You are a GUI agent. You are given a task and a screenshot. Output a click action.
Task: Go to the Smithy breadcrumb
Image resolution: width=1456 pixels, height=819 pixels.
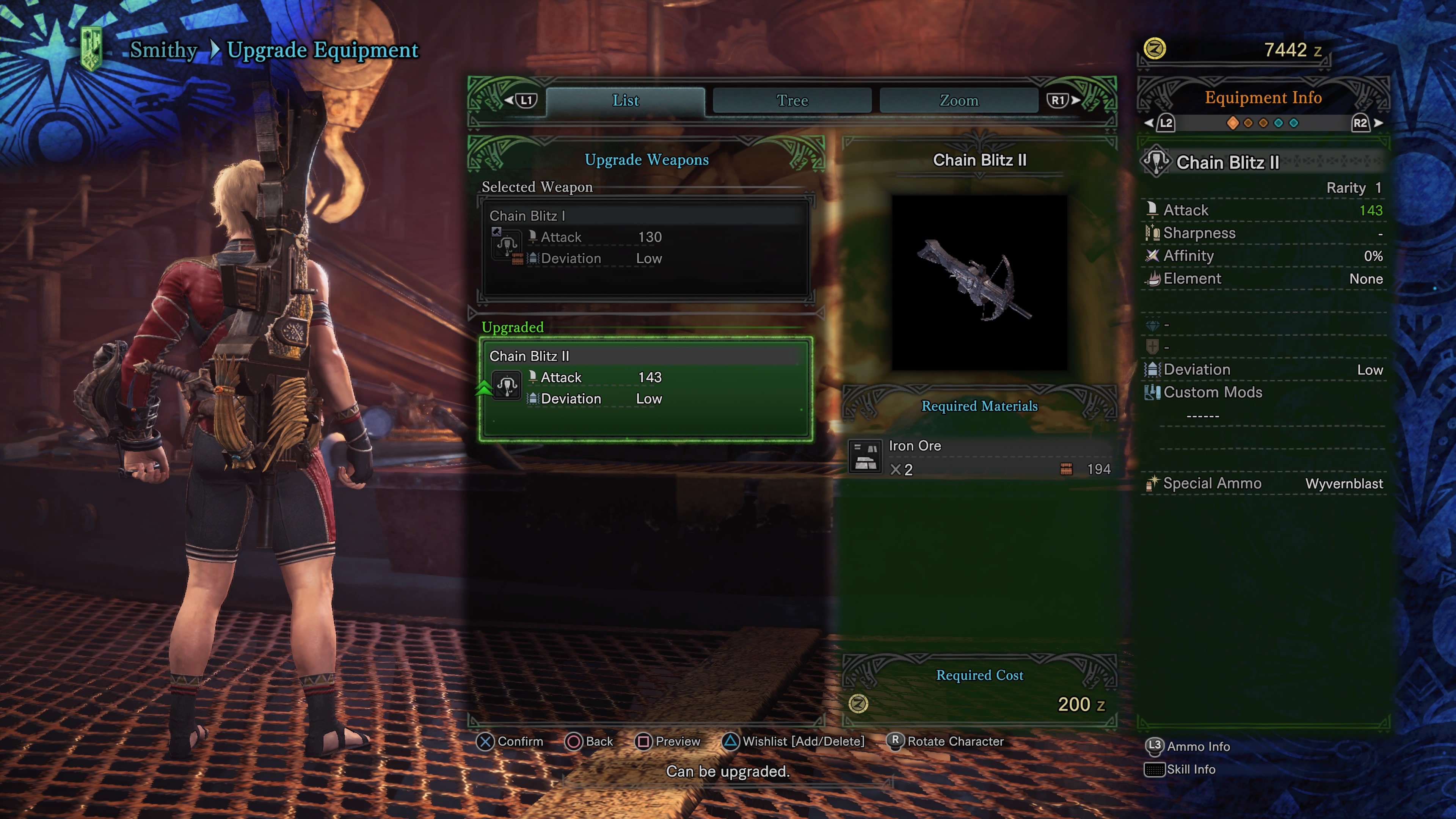[x=163, y=50]
